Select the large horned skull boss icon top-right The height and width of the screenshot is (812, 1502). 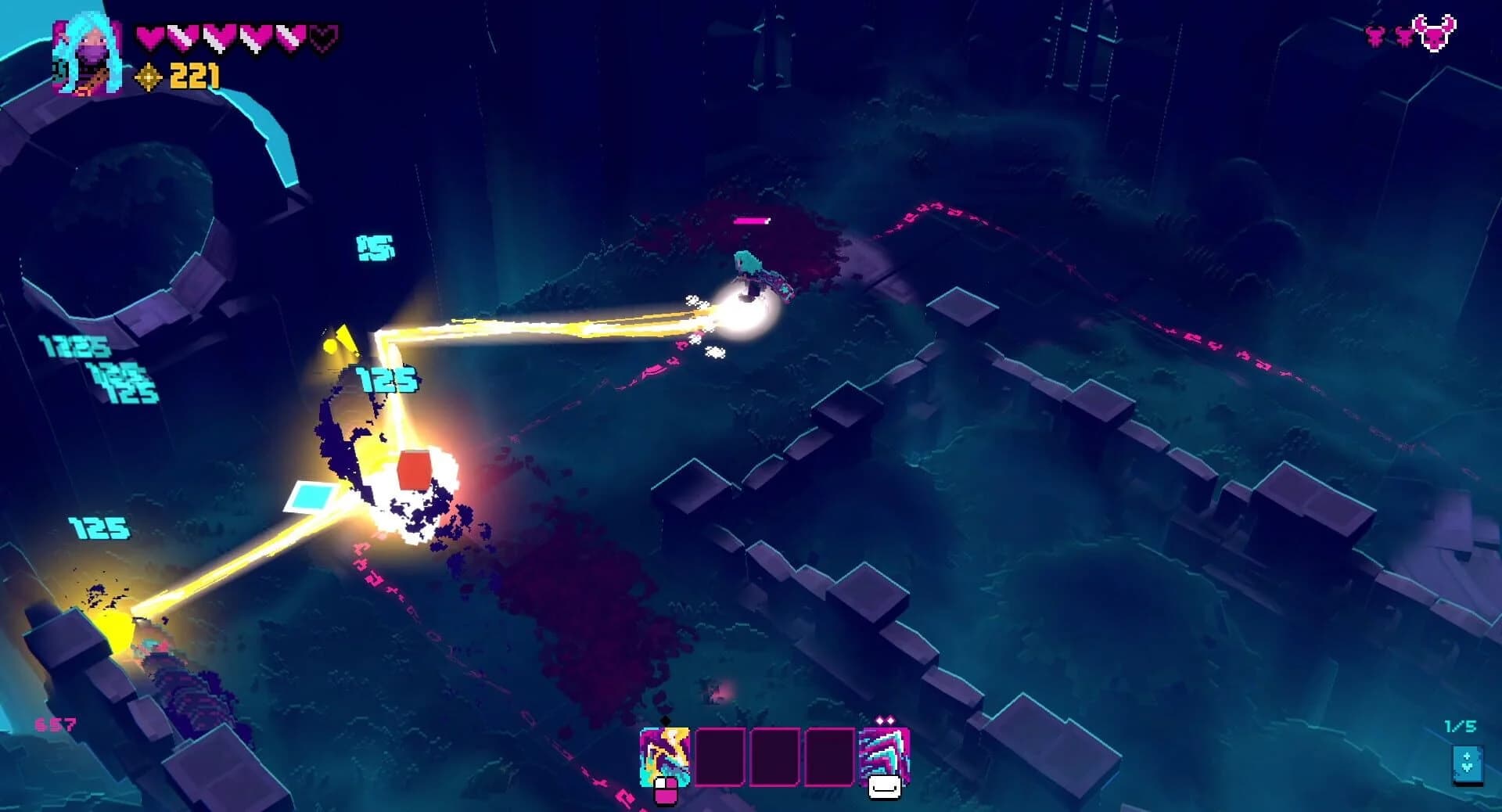tap(1434, 35)
